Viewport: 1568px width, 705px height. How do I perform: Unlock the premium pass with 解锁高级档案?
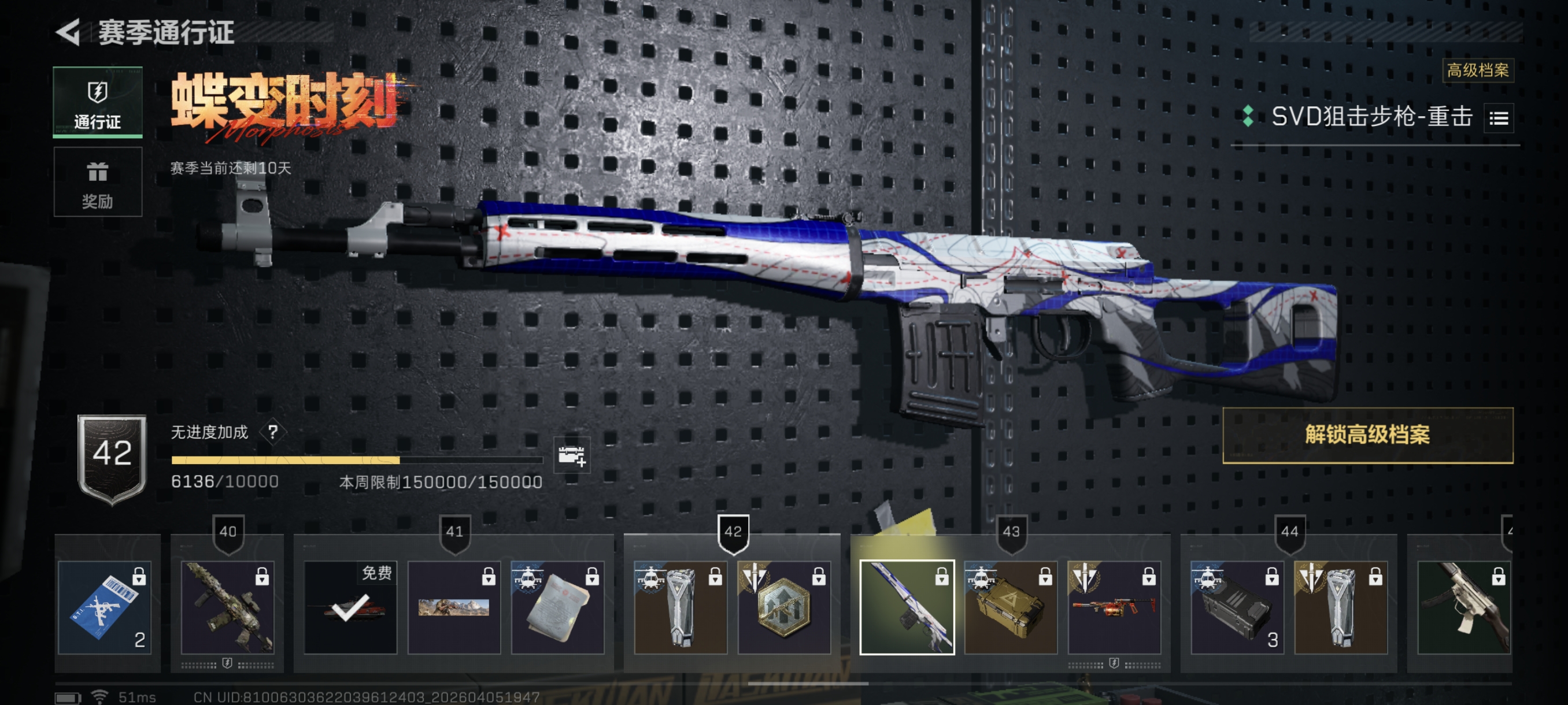coord(1367,435)
